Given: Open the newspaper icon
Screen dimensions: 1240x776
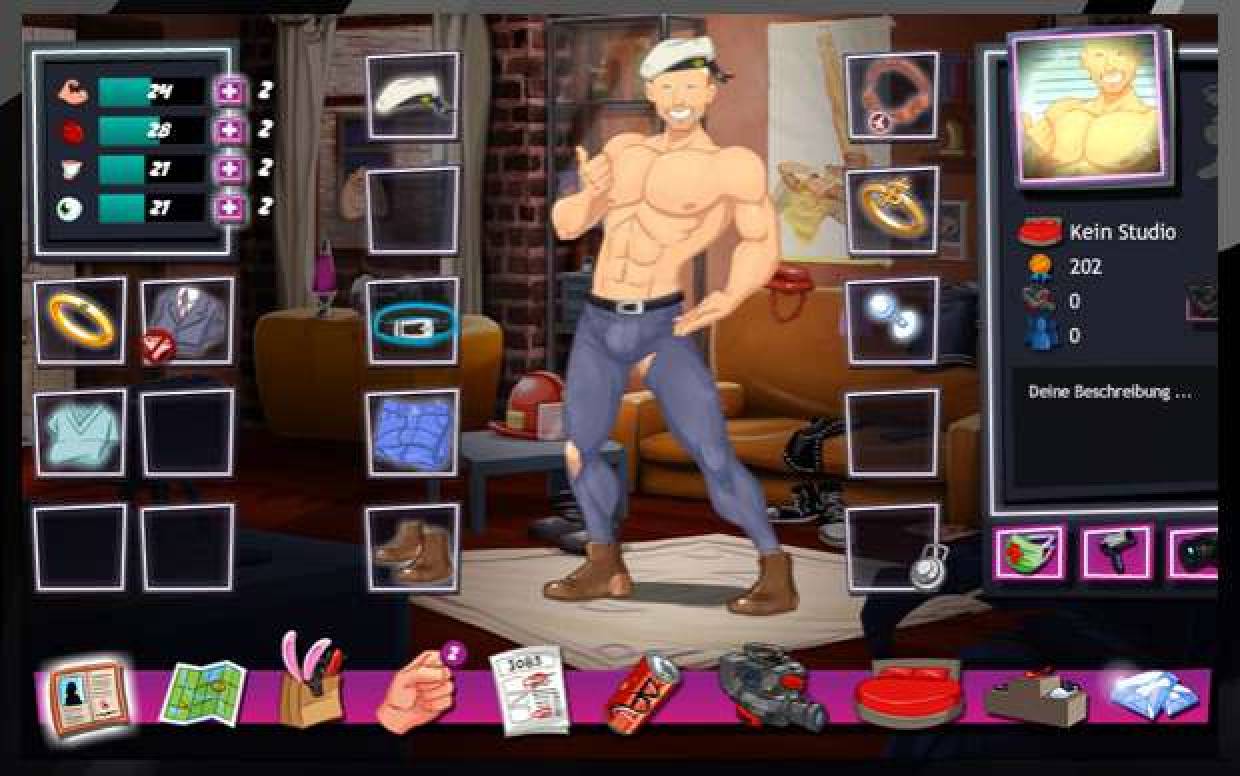Looking at the screenshot, I should pyautogui.click(x=527, y=690).
